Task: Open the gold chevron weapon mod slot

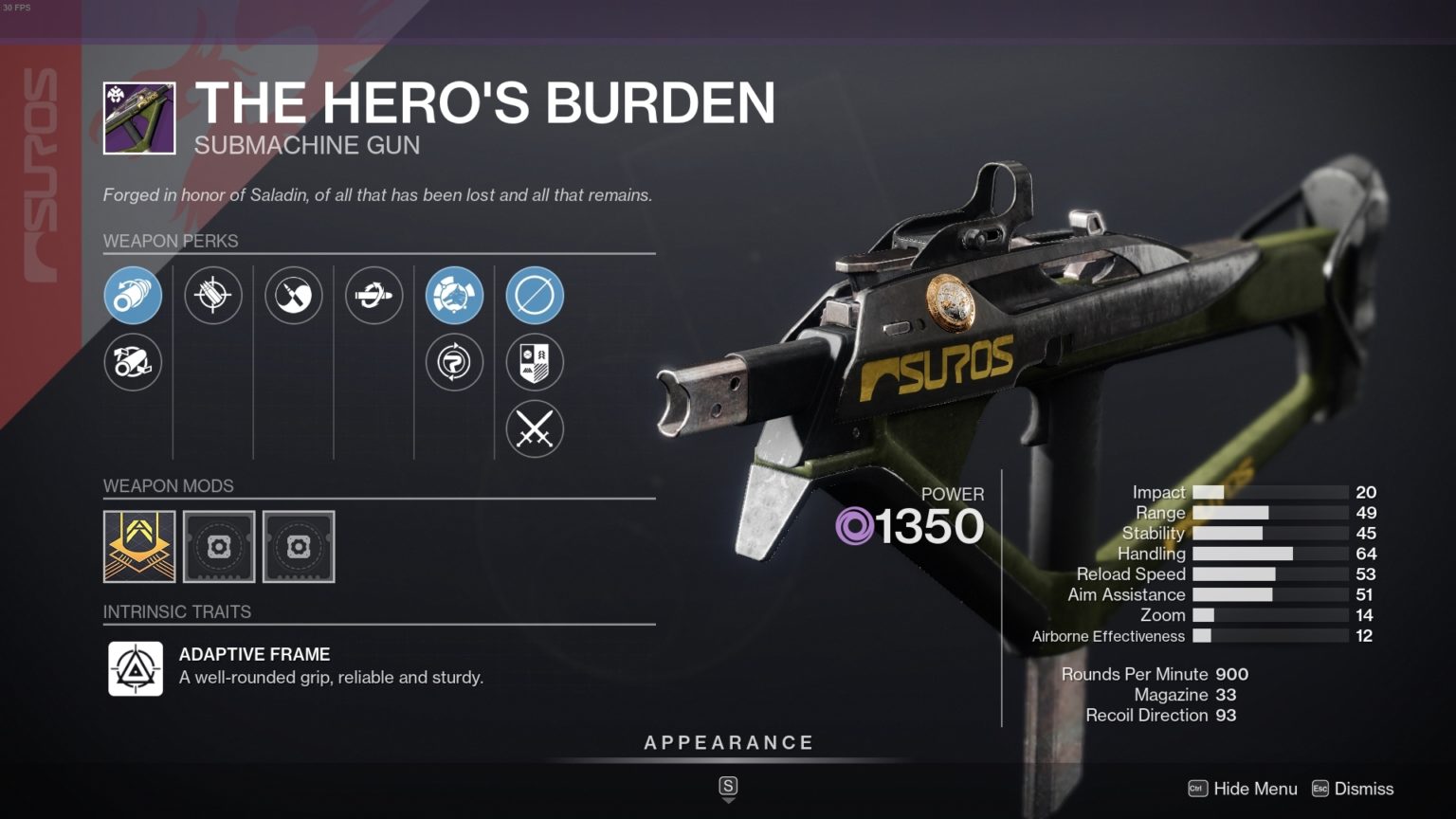Action: (x=139, y=546)
